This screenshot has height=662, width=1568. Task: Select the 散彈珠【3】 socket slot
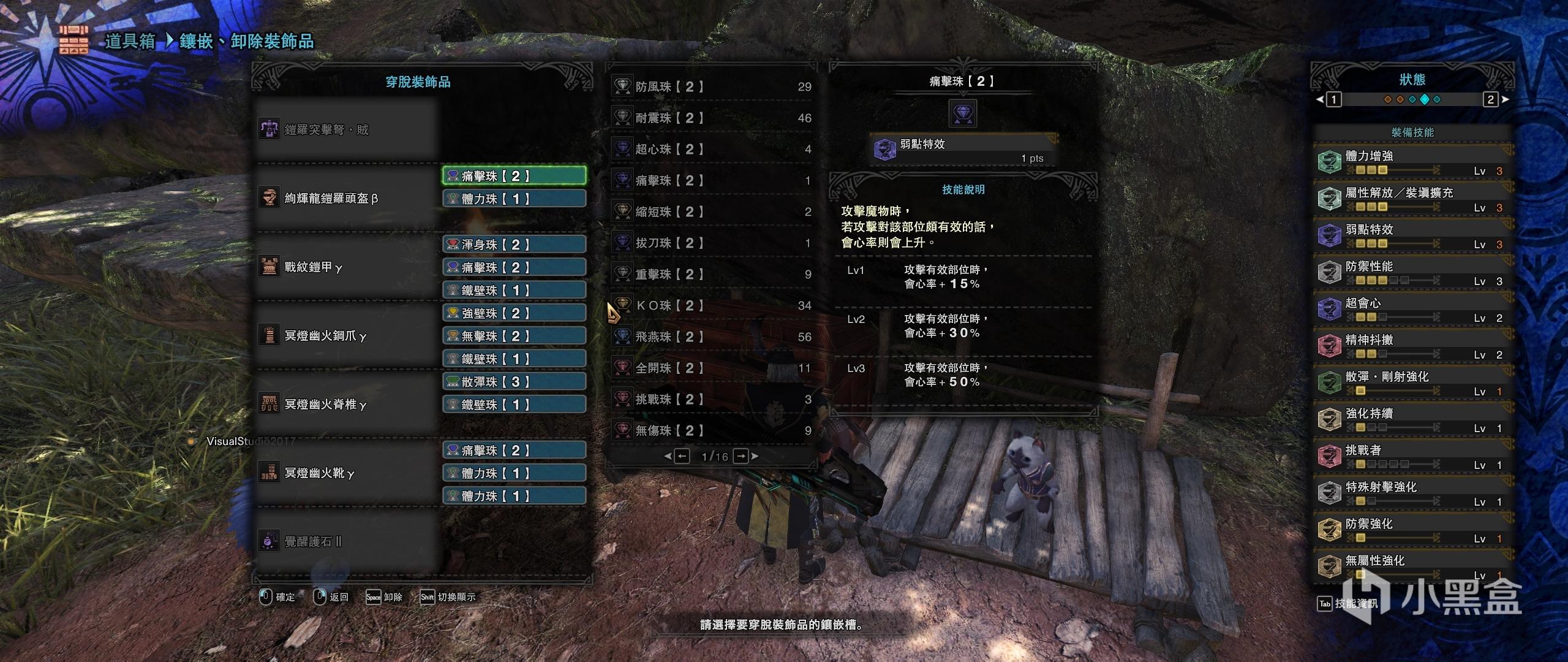point(514,382)
